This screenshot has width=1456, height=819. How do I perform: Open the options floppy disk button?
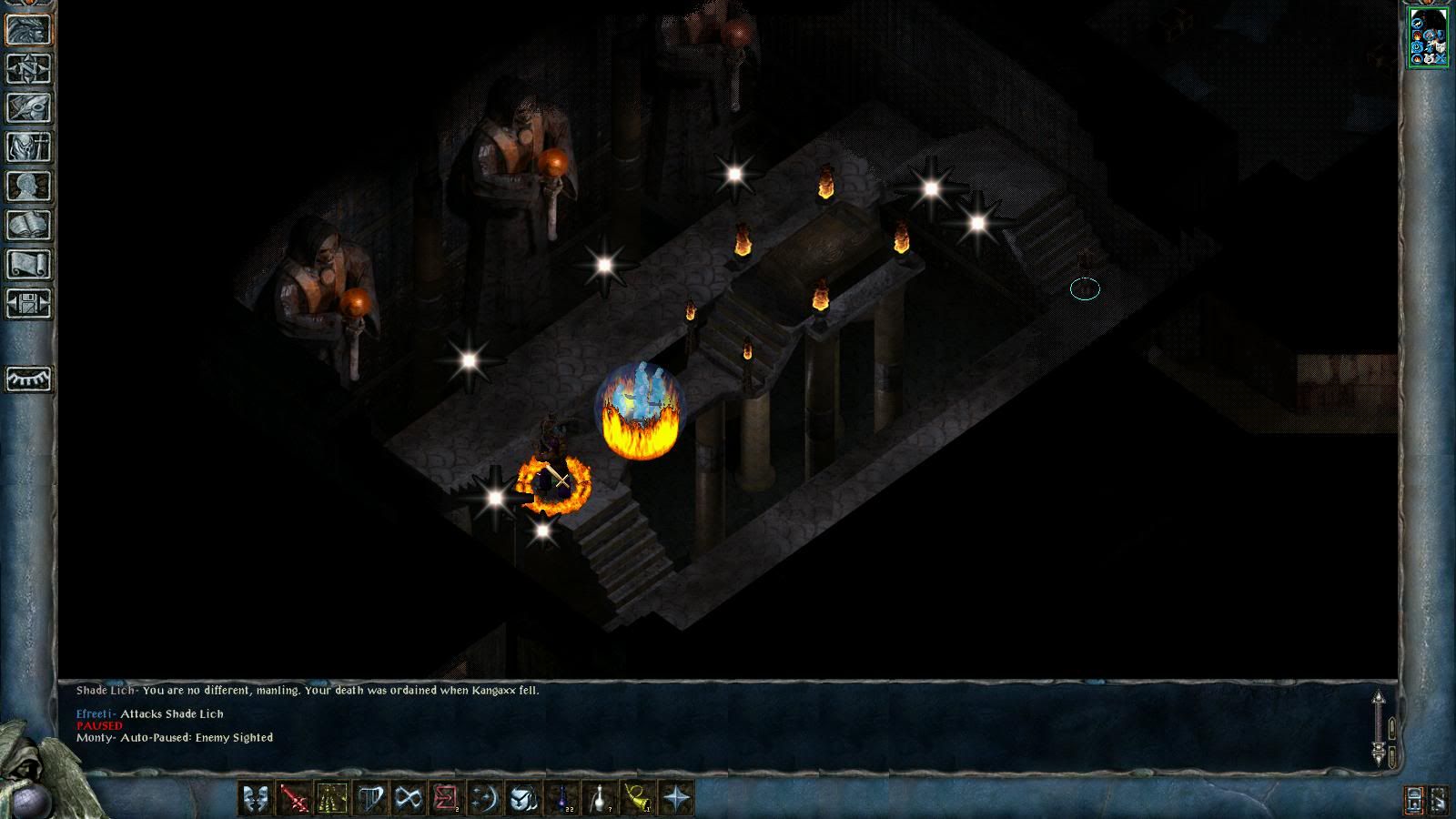pos(29,303)
